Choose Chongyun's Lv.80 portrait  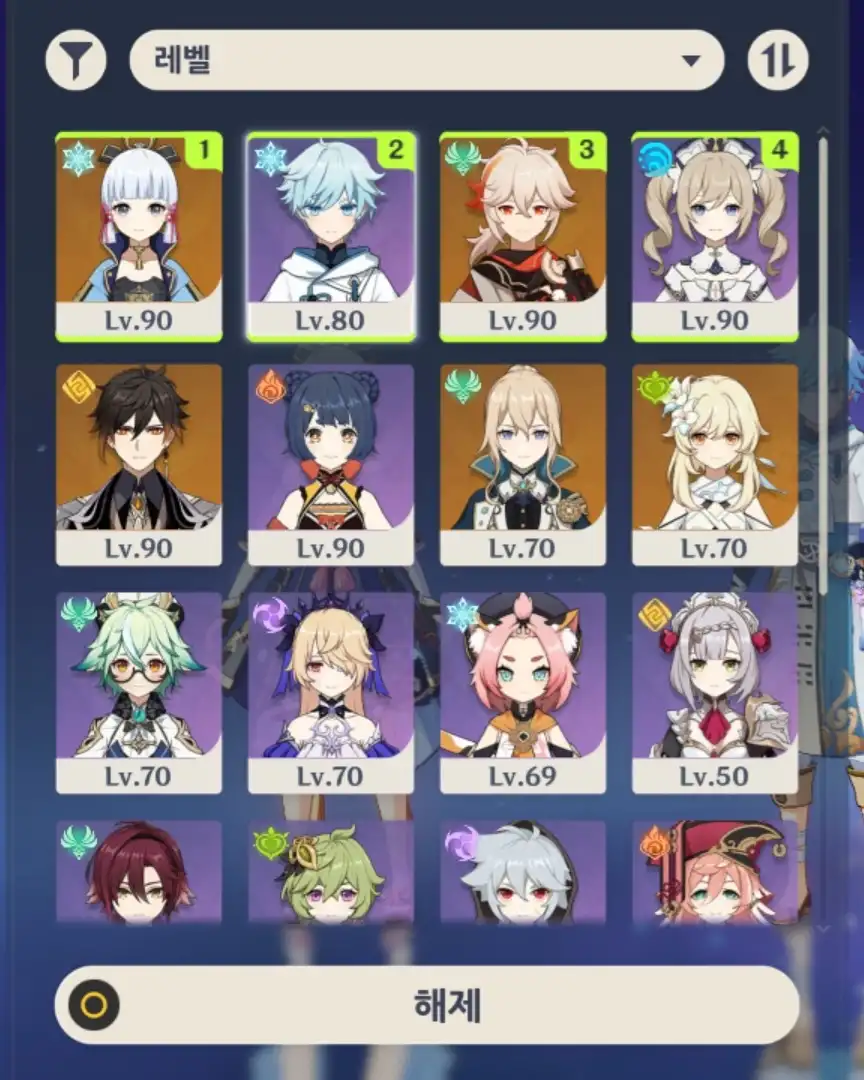click(331, 236)
